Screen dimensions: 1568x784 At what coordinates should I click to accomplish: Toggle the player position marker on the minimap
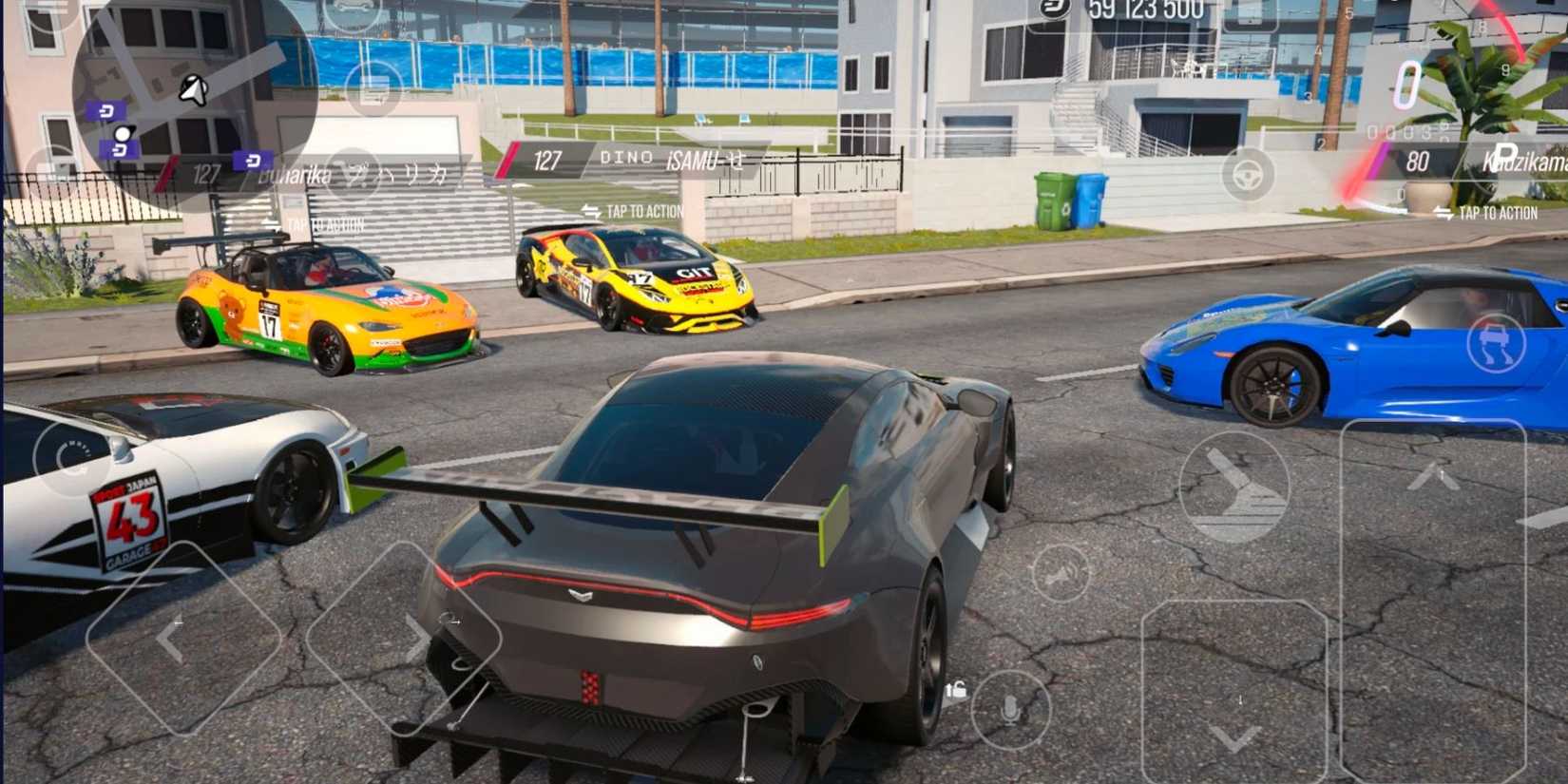click(x=193, y=88)
